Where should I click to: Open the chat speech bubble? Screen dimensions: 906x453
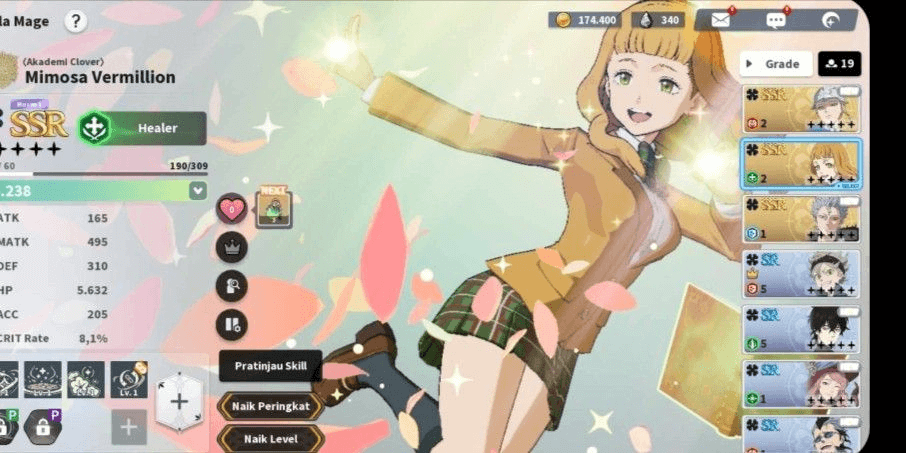coord(775,19)
